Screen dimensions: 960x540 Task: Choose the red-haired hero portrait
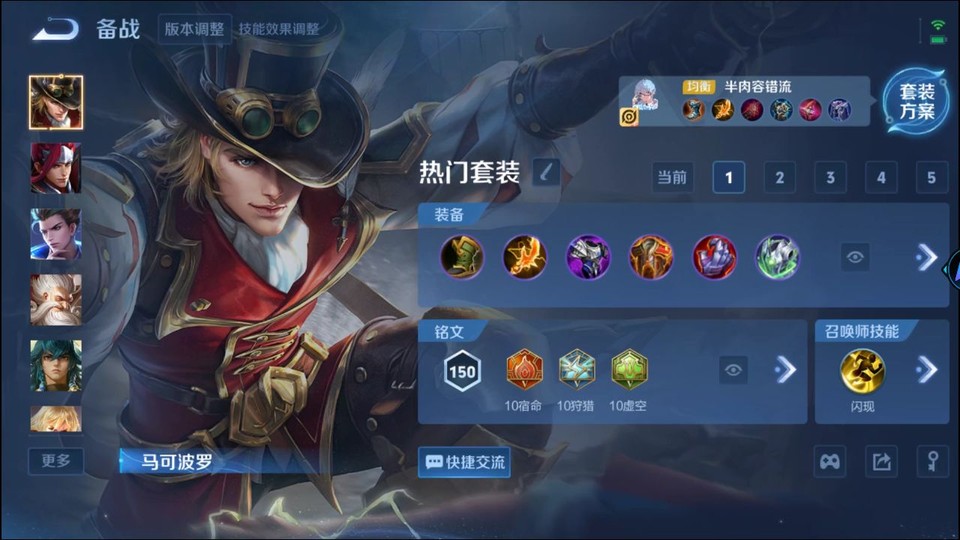[56, 168]
